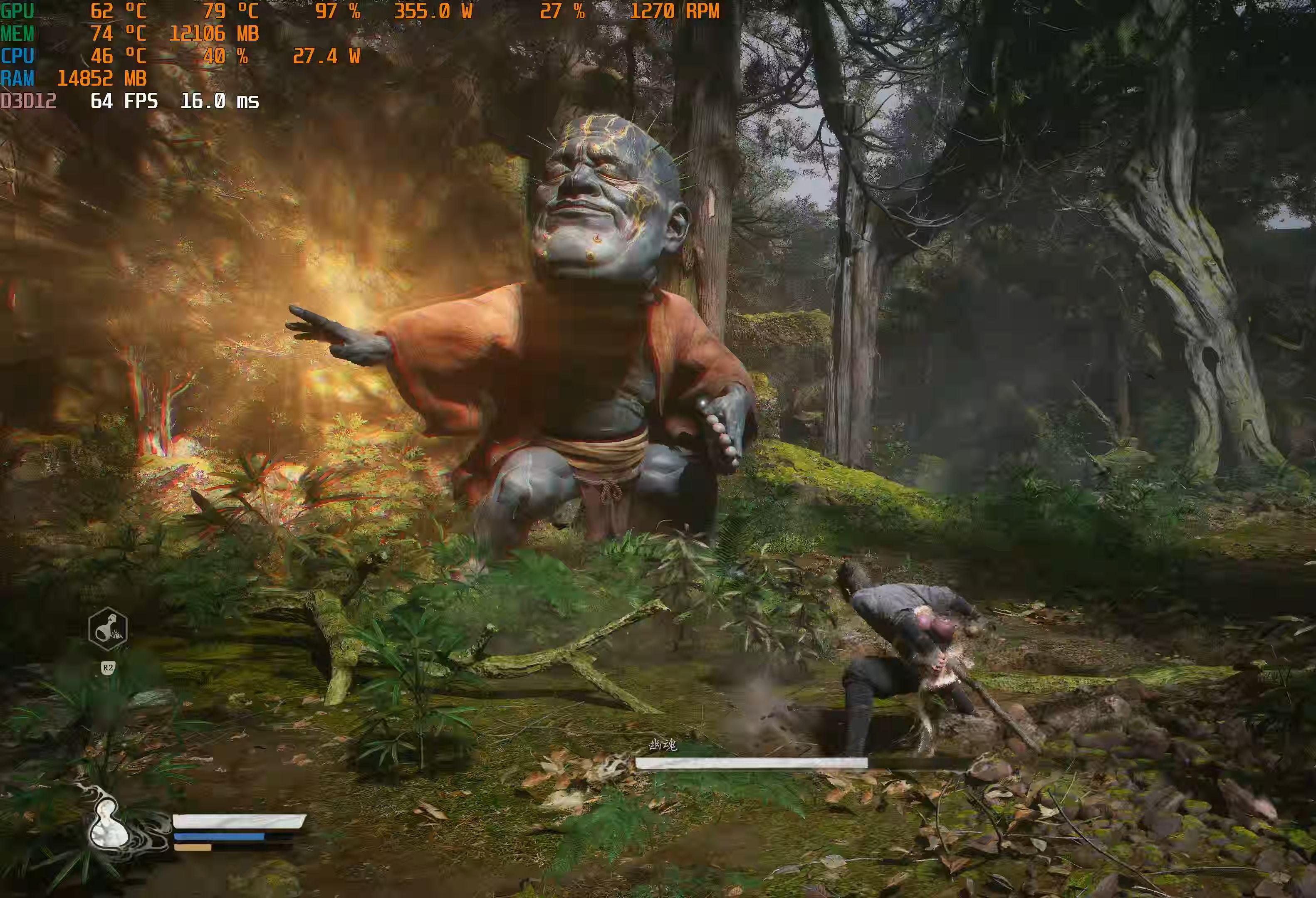Select the white healing gourd icon

click(x=109, y=824)
